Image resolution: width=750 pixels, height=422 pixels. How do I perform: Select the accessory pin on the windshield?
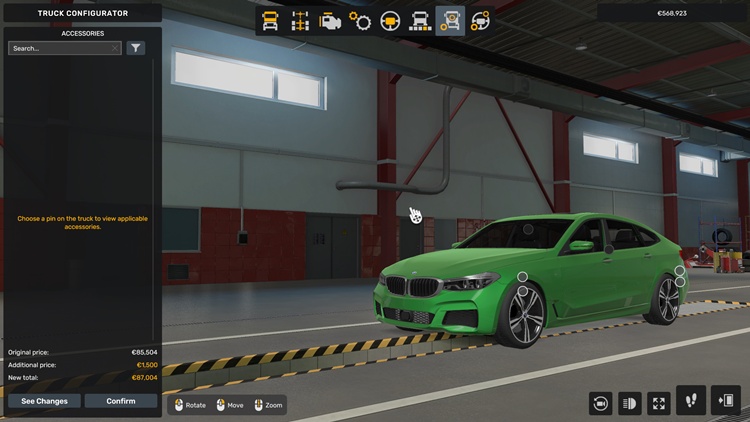tap(529, 229)
